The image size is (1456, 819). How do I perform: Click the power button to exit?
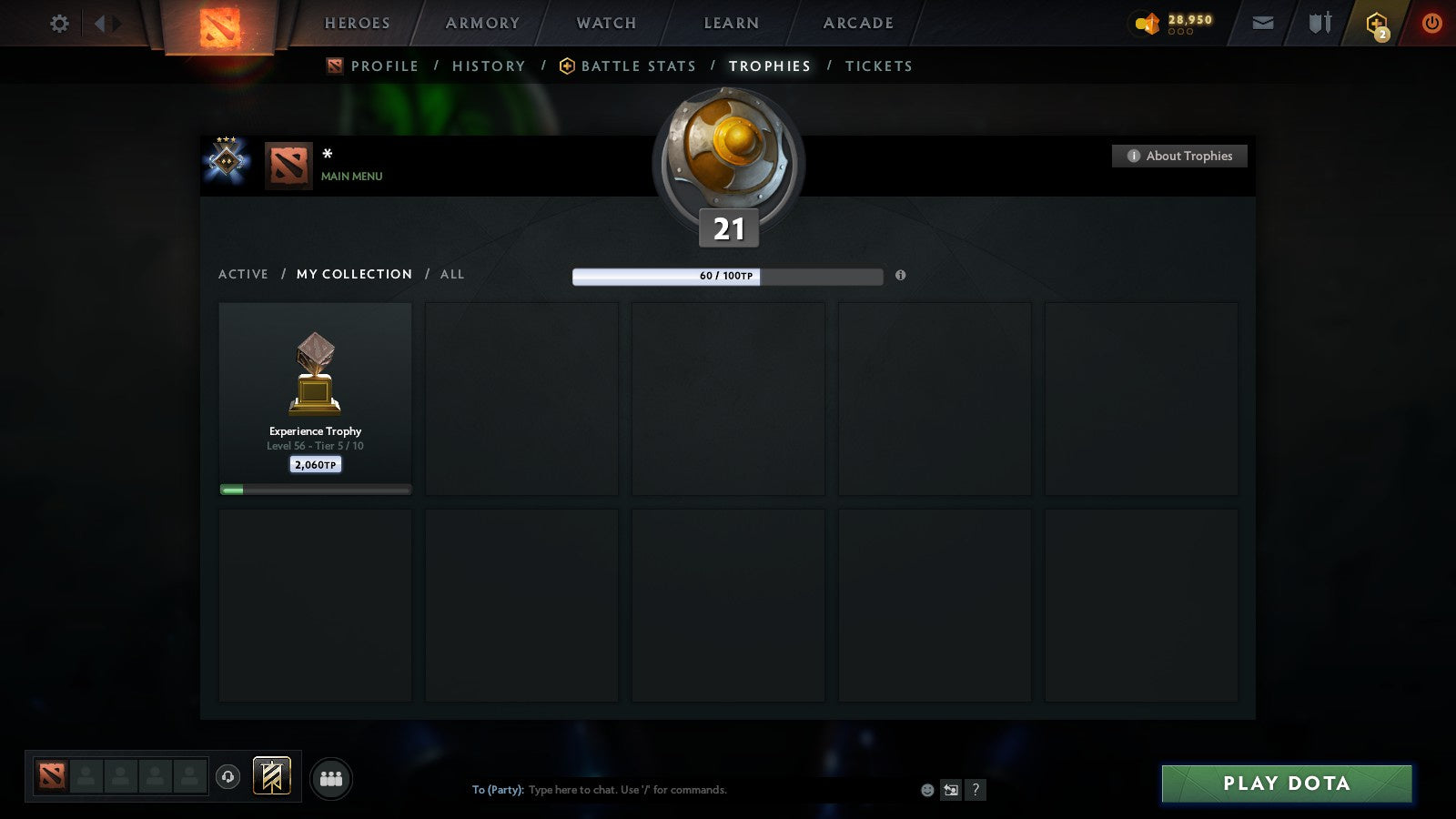click(x=1431, y=23)
